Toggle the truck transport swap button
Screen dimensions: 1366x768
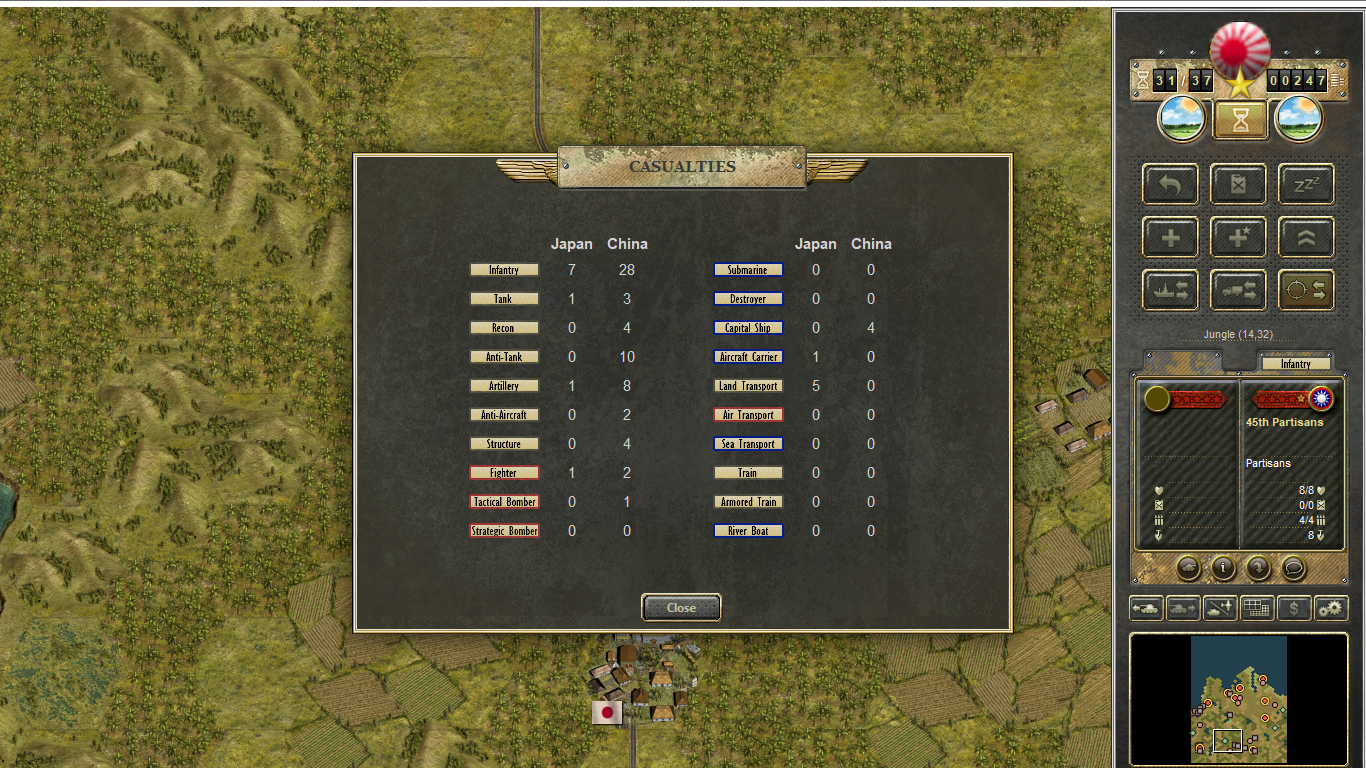click(1238, 290)
